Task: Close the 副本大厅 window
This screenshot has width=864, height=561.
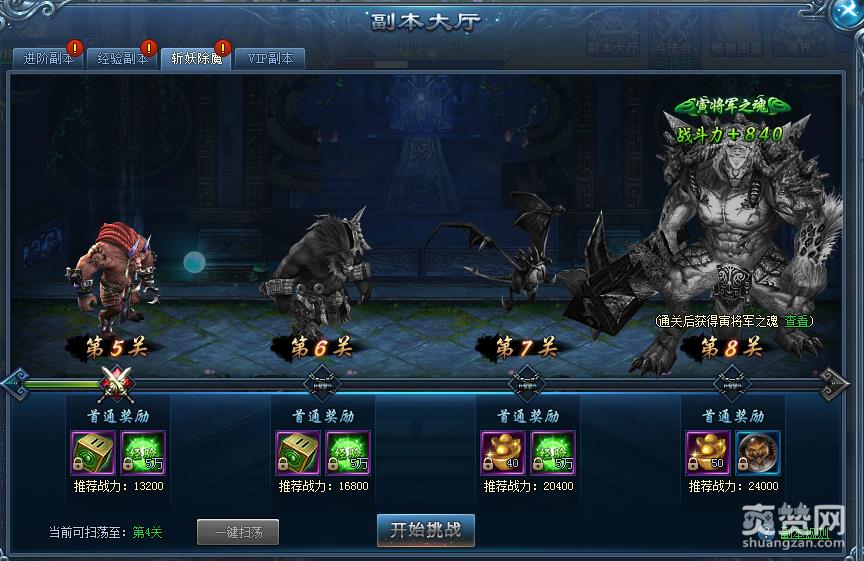Action: click(846, 13)
